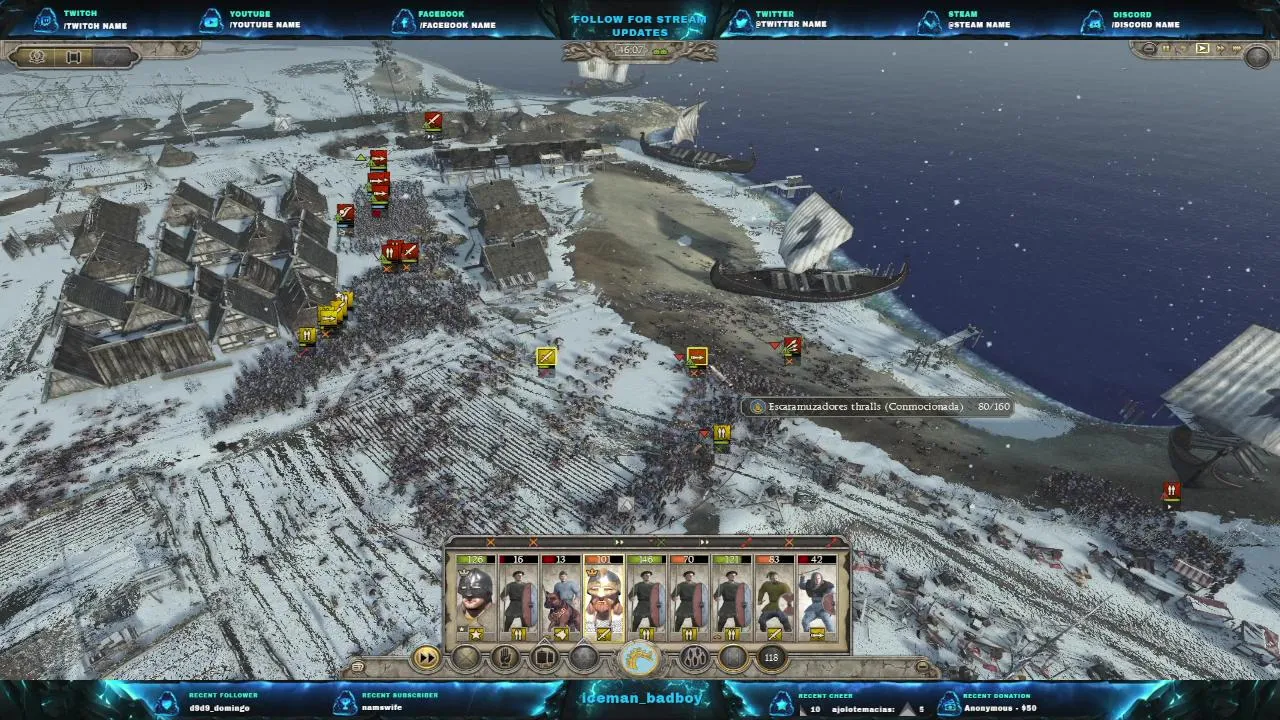Viewport: 1280px width, 720px height.
Task: Click the central dragon emblem button
Action: tap(640, 658)
